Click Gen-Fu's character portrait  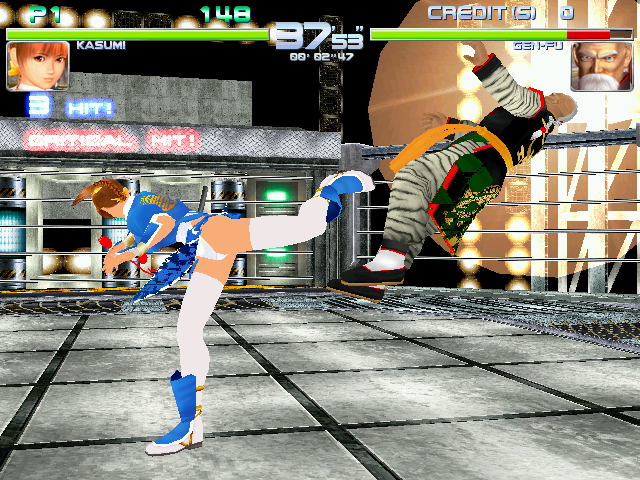pyautogui.click(x=603, y=65)
